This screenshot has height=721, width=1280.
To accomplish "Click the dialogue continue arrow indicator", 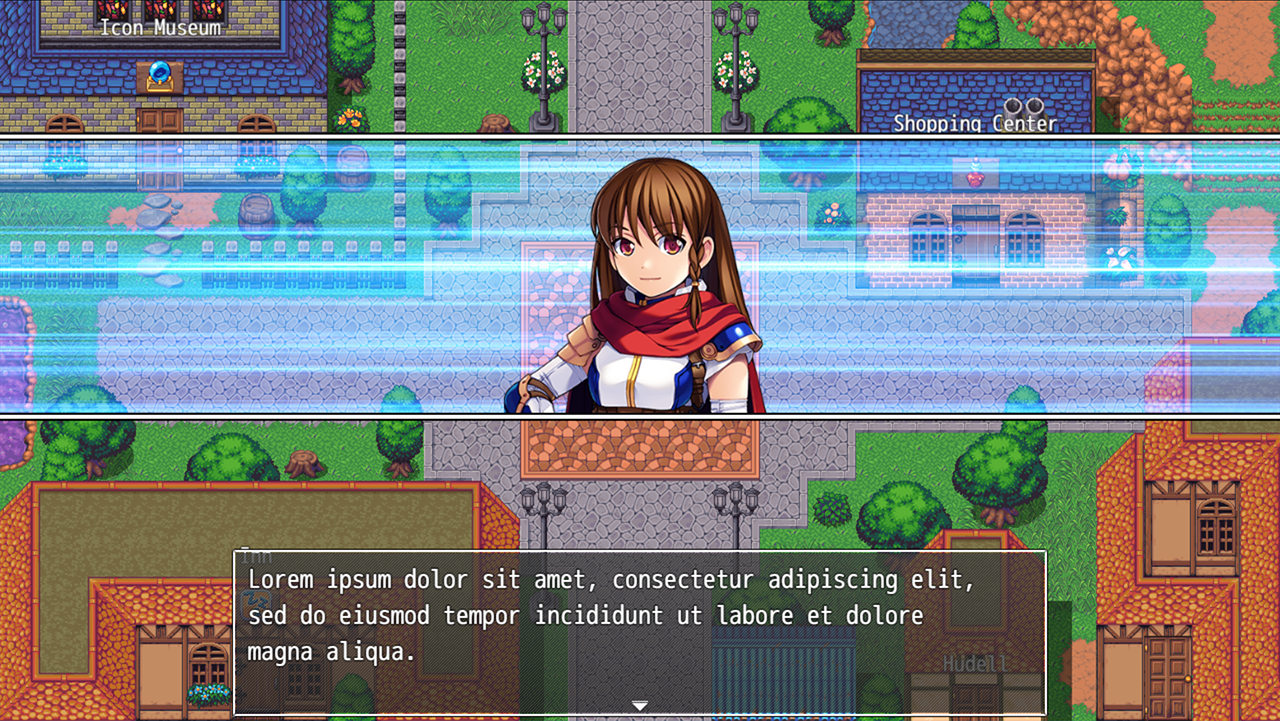I will 640,706.
